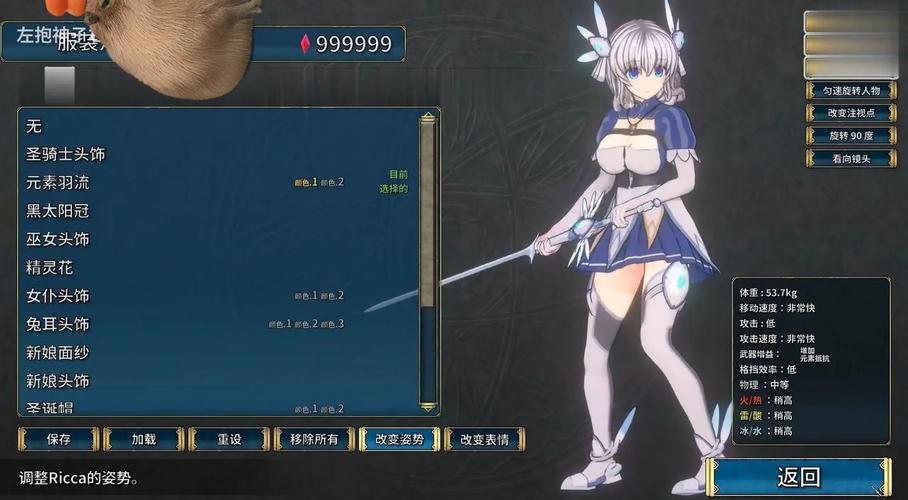Click the 重设 reset button

coord(230,439)
